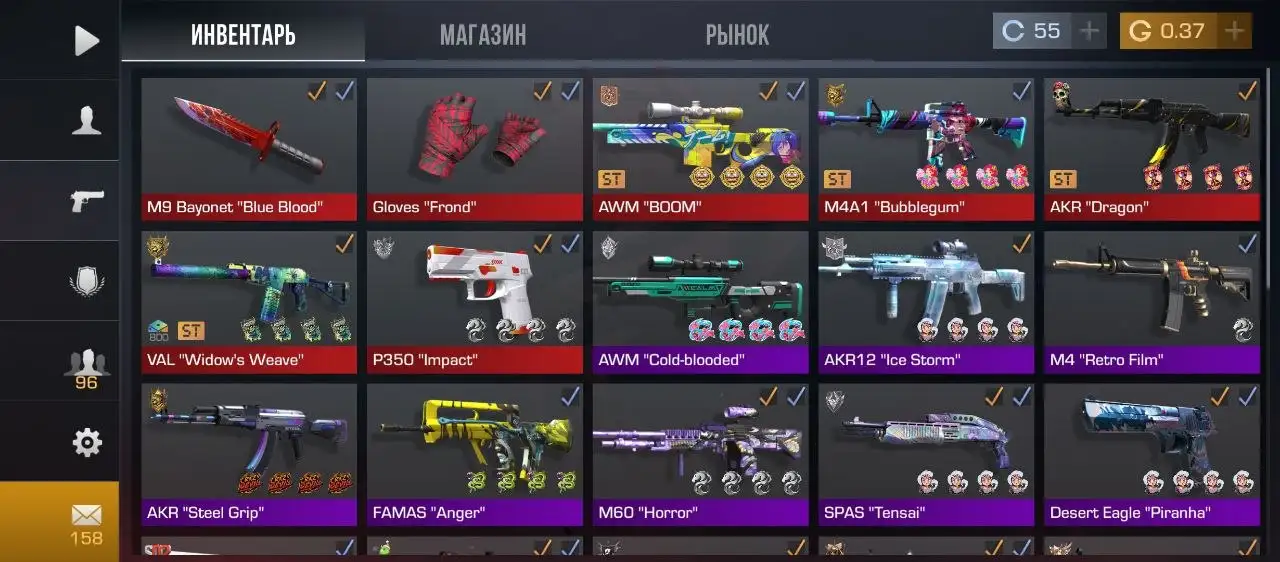Select the AKR "Dragon" rifle skin
1280x562 pixels.
(x=1152, y=148)
